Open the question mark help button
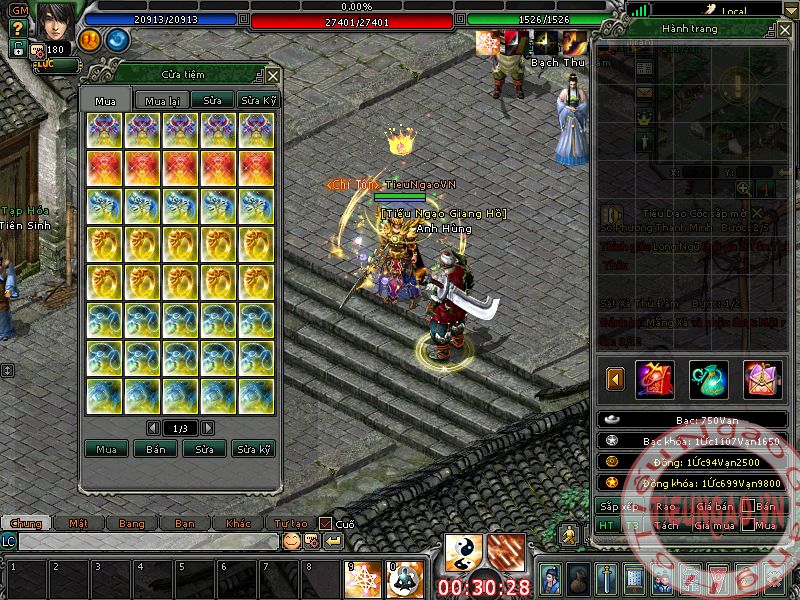800x600 pixels. [19, 29]
